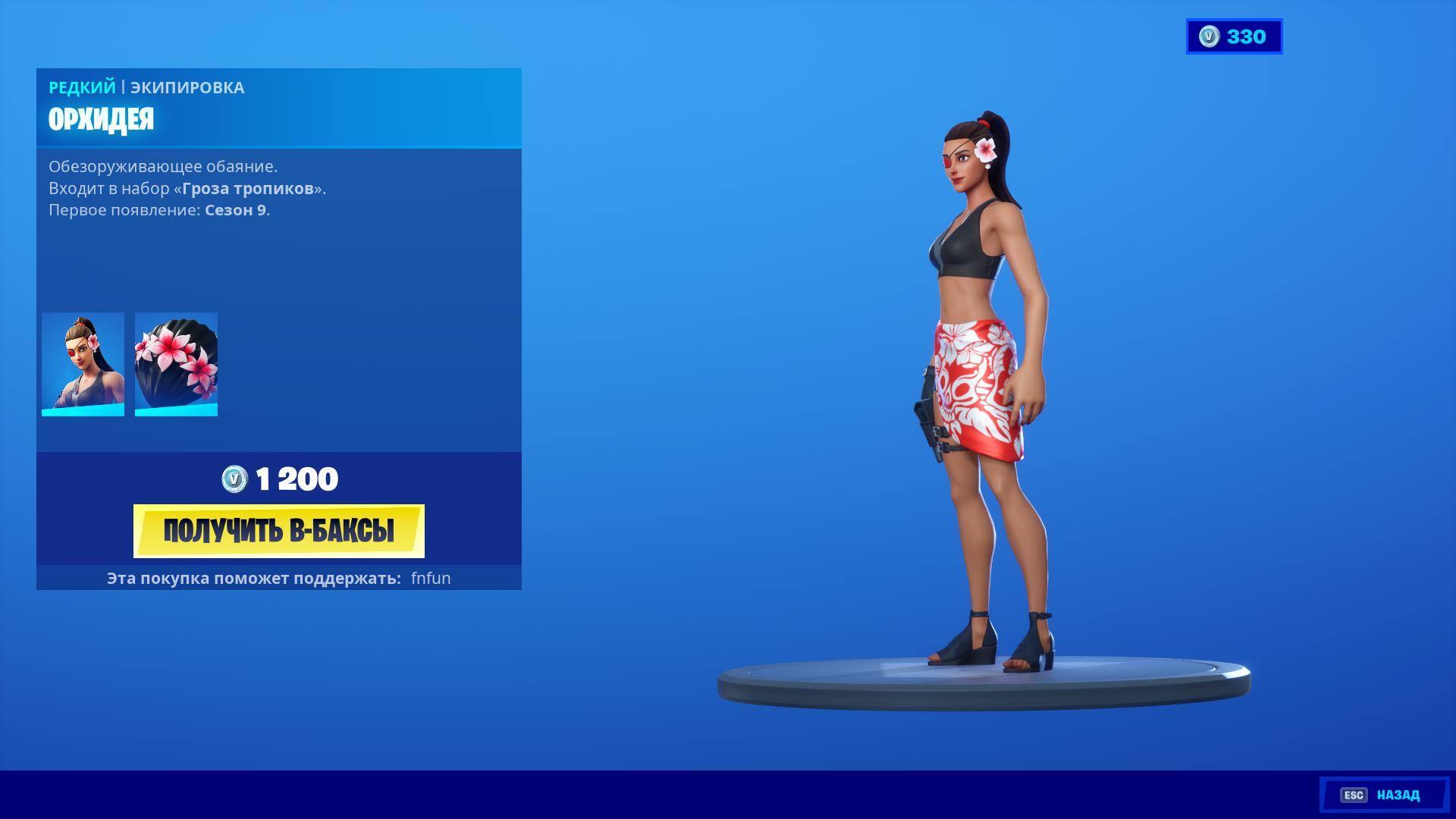Screen dimensions: 1456x819
Task: Open the V-Bucks balance showing 330
Action: 1234,36
